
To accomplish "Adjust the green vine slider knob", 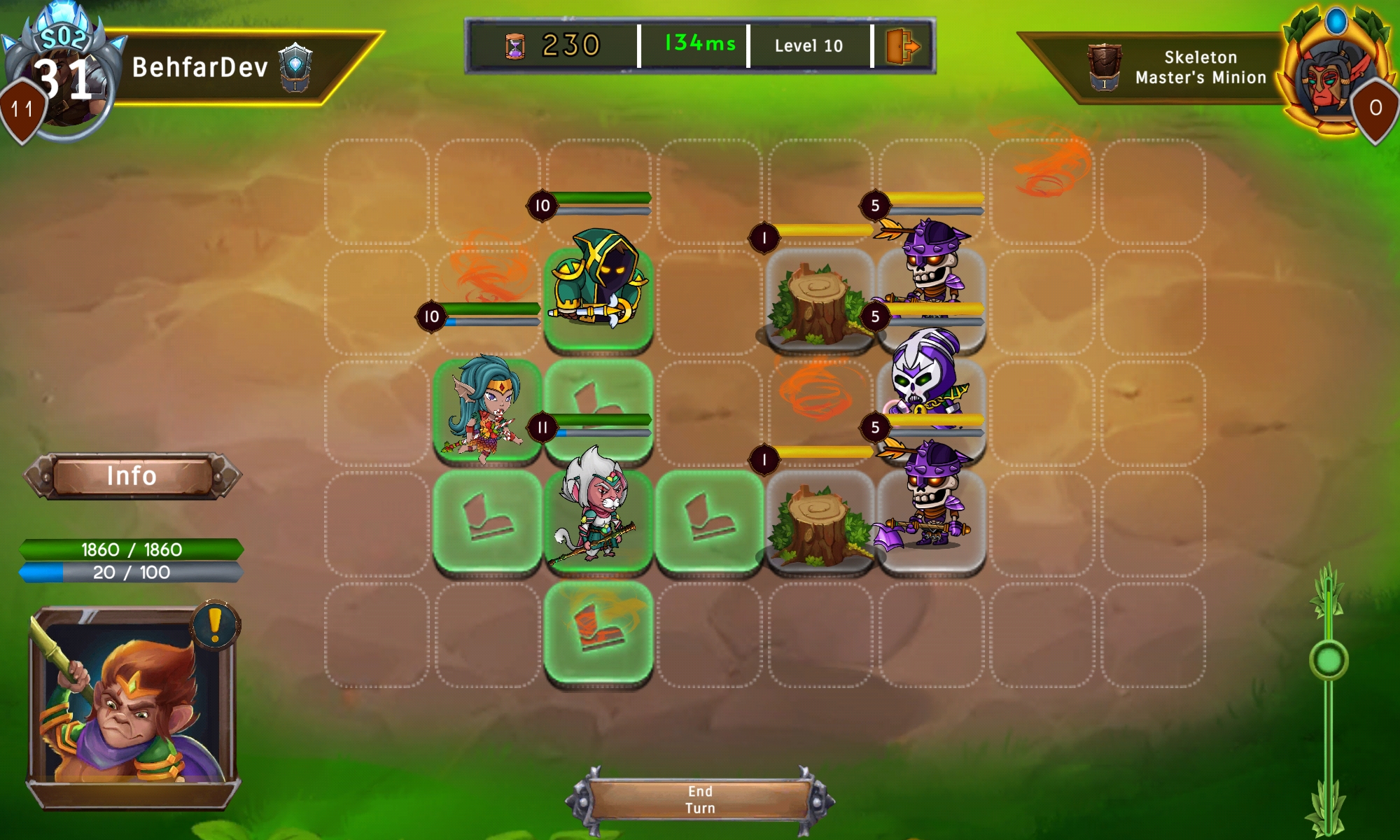I will tap(1329, 660).
